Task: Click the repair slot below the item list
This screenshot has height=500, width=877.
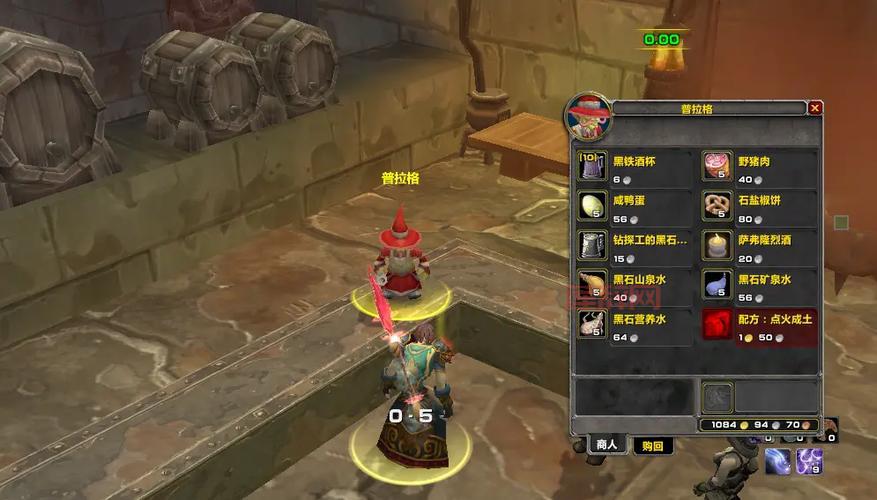Action: click(x=717, y=397)
